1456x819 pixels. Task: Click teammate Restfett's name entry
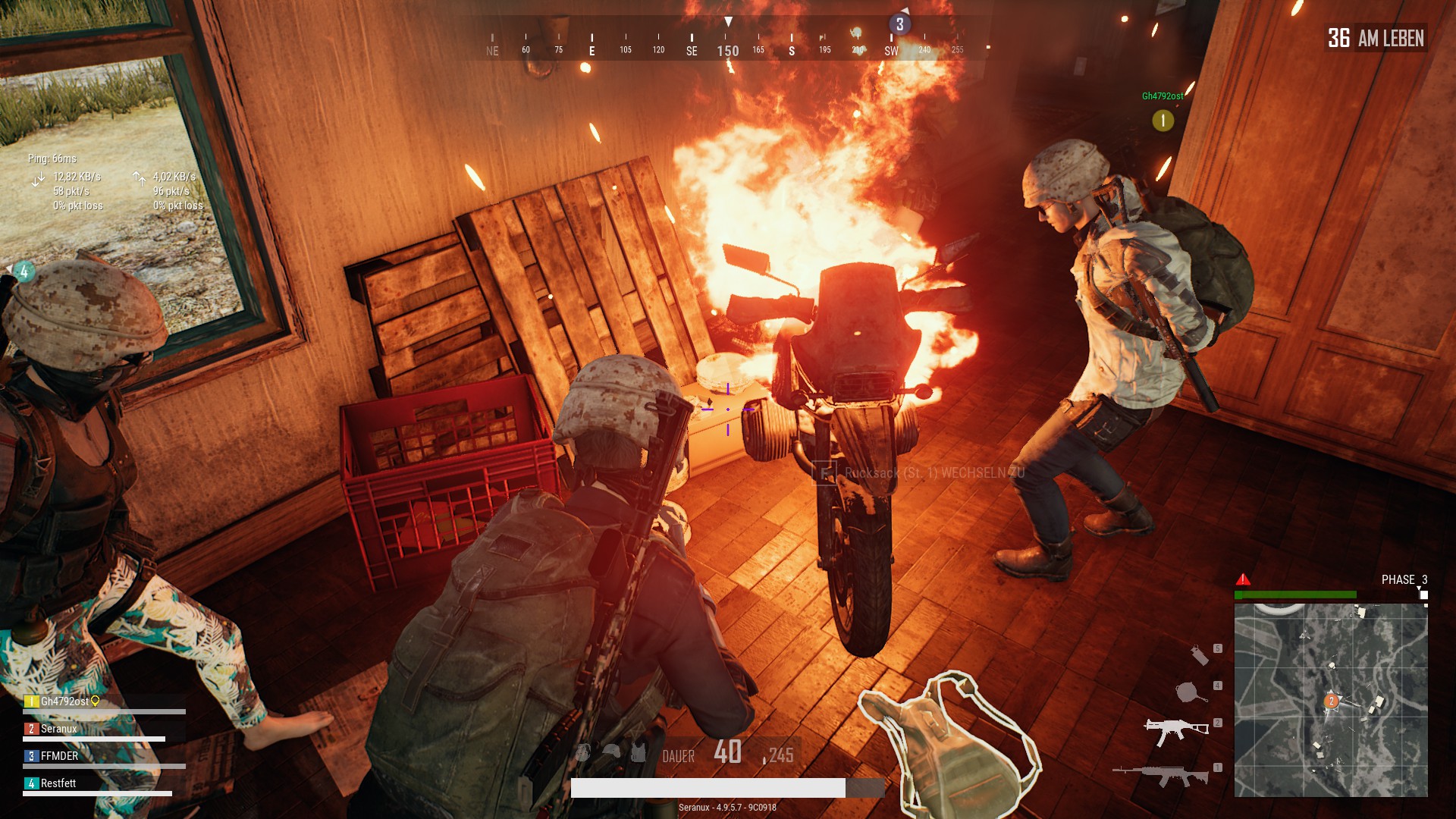click(x=58, y=783)
